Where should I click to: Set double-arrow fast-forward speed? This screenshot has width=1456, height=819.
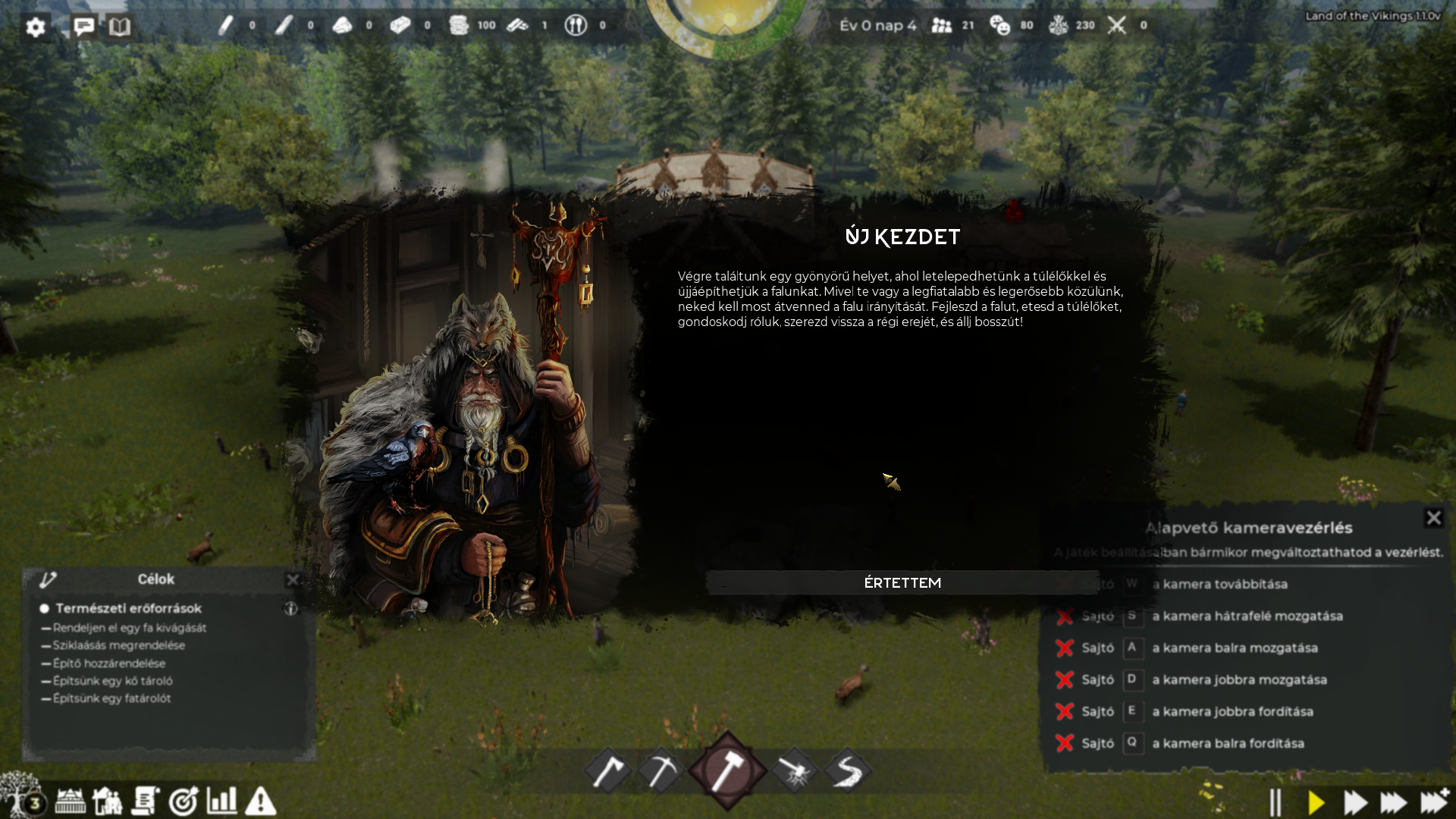pos(1354,802)
